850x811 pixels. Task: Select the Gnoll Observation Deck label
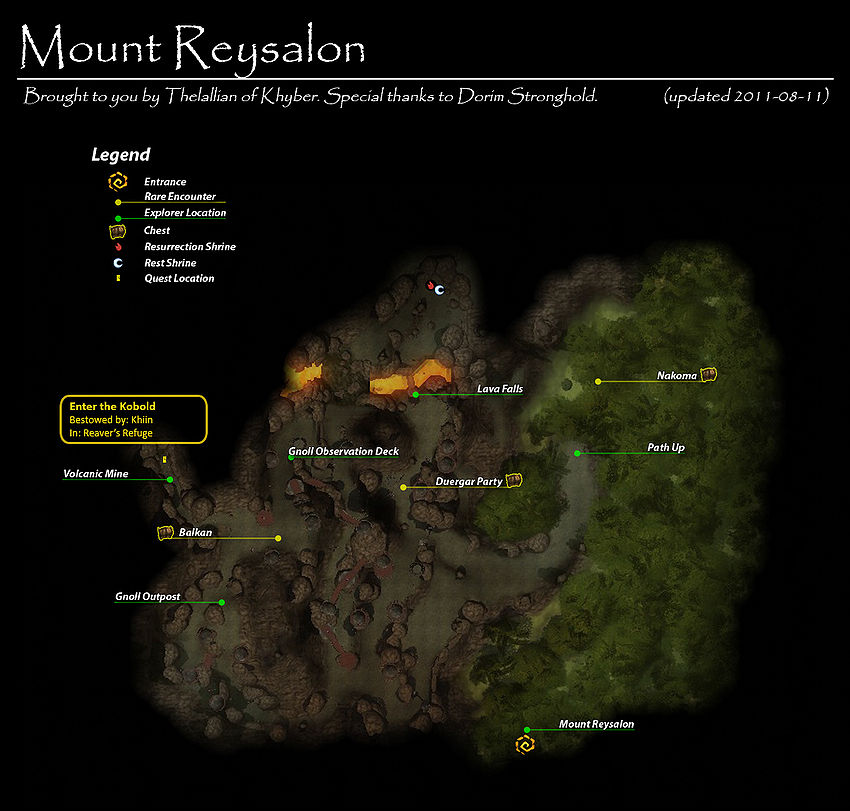343,452
